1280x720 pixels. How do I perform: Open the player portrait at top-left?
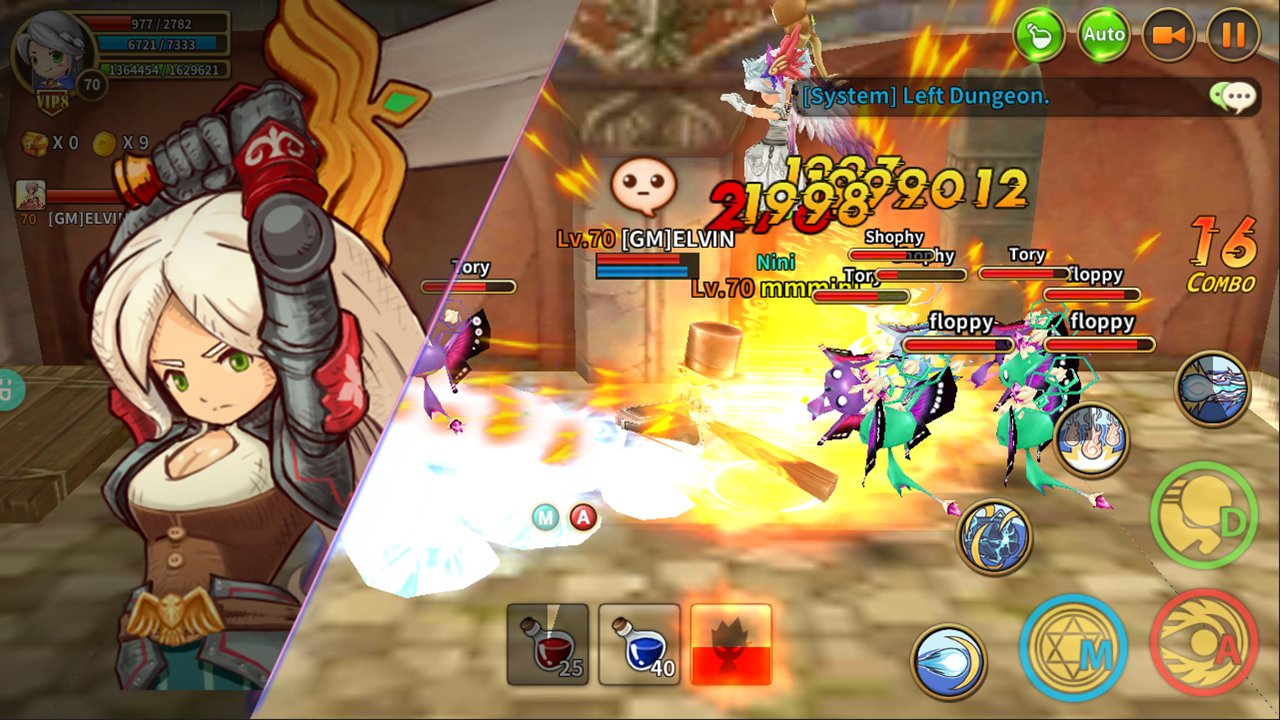(x=52, y=48)
